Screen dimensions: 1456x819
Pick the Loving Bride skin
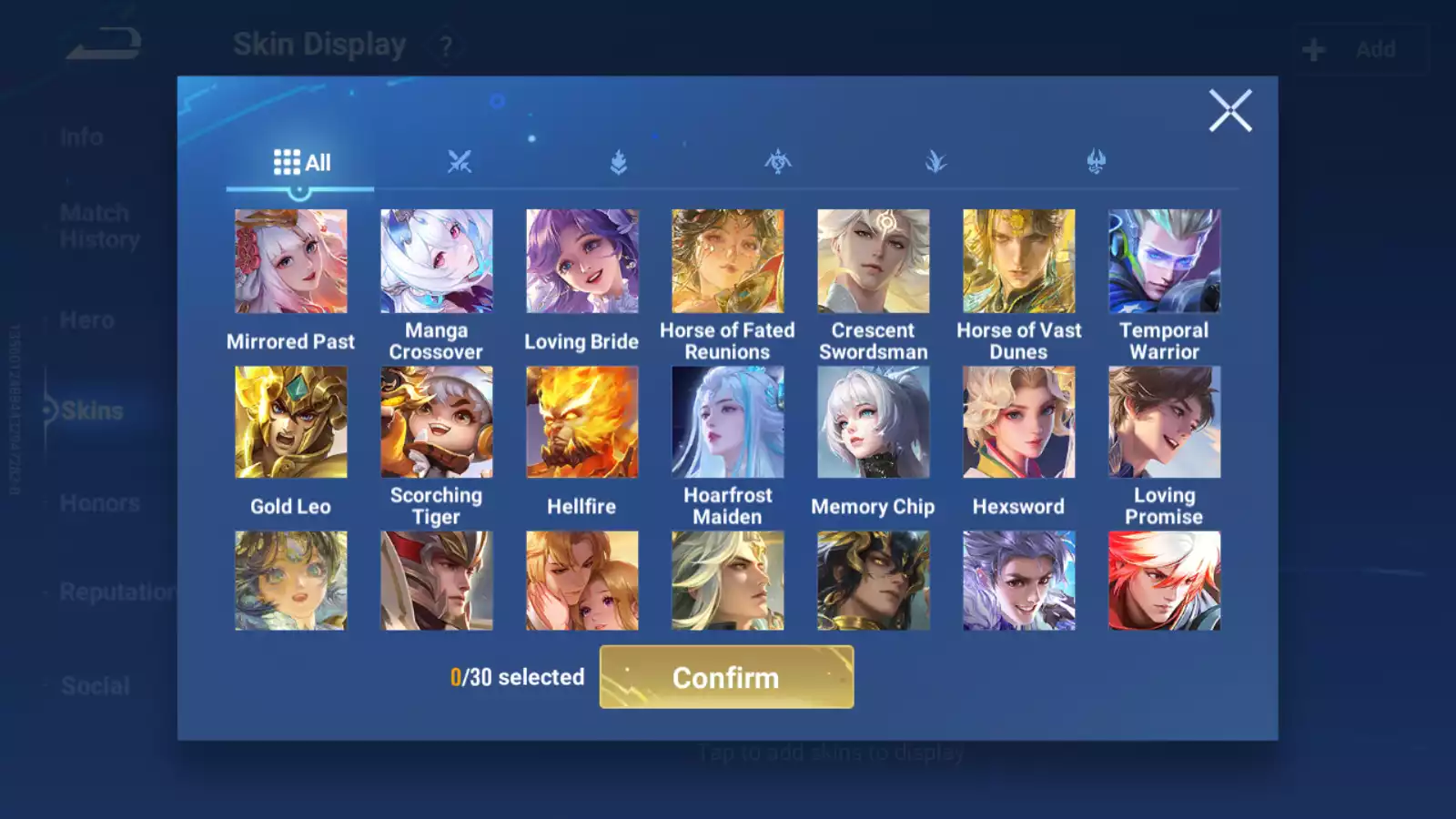[x=582, y=261]
